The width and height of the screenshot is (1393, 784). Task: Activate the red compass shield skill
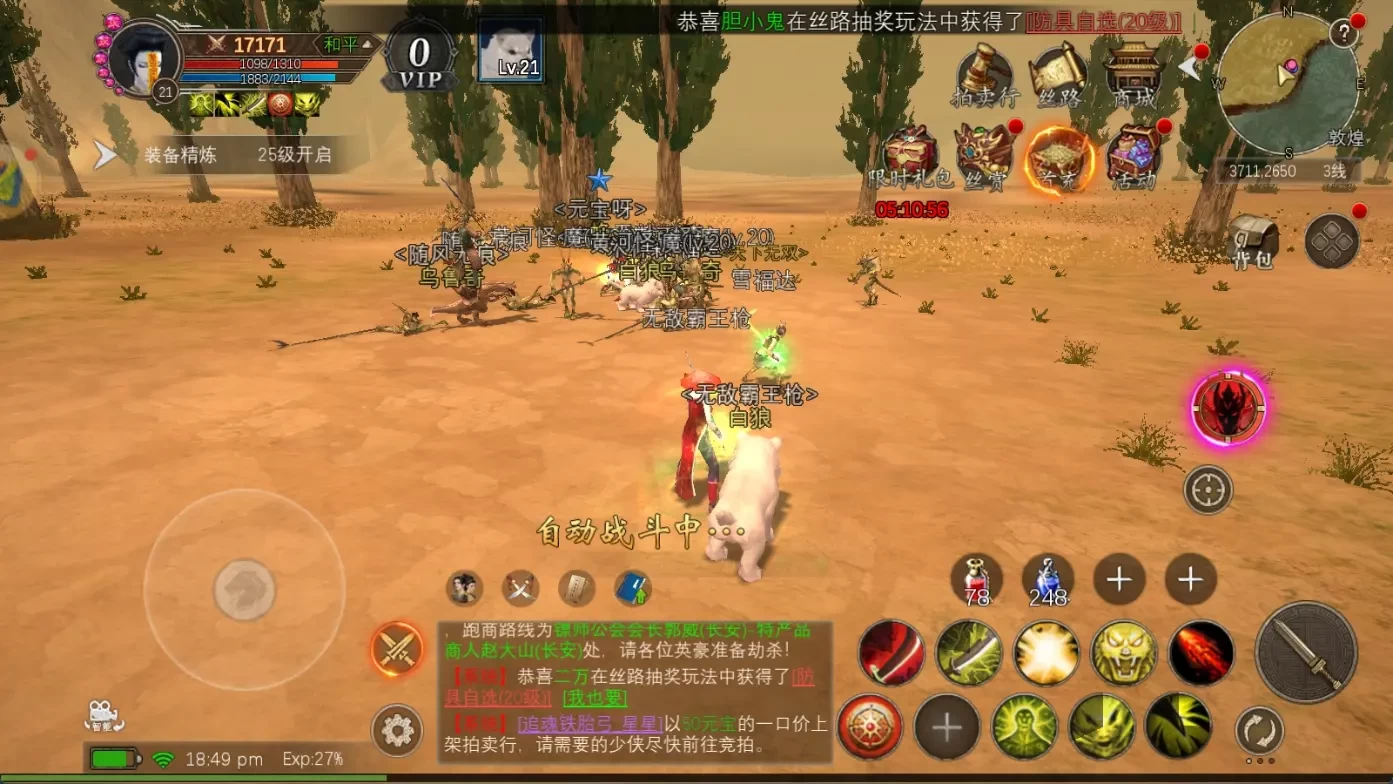click(x=870, y=726)
